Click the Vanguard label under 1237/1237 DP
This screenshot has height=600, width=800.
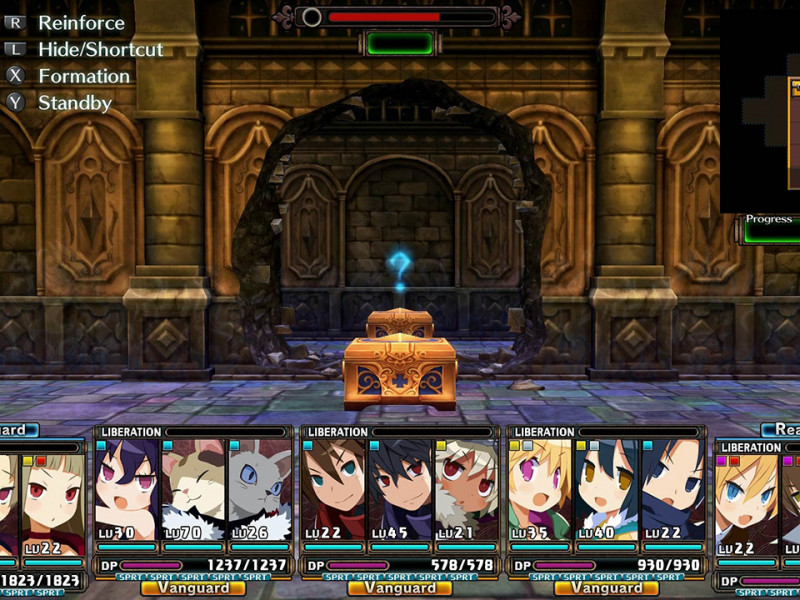point(193,589)
